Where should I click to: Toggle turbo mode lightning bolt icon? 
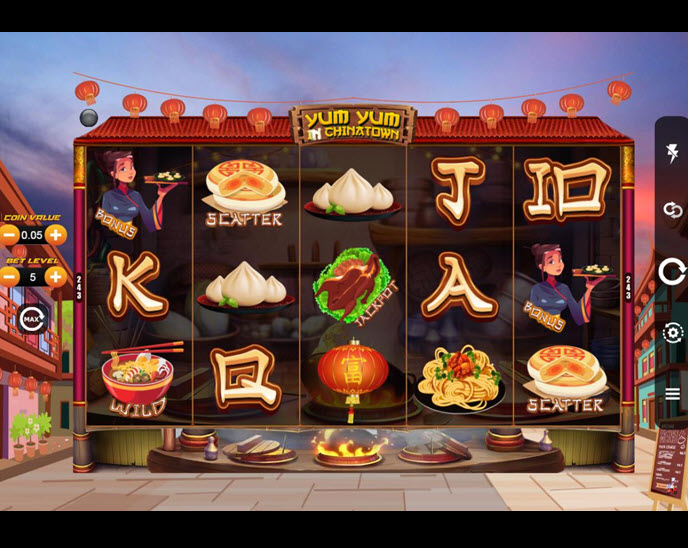(x=672, y=153)
